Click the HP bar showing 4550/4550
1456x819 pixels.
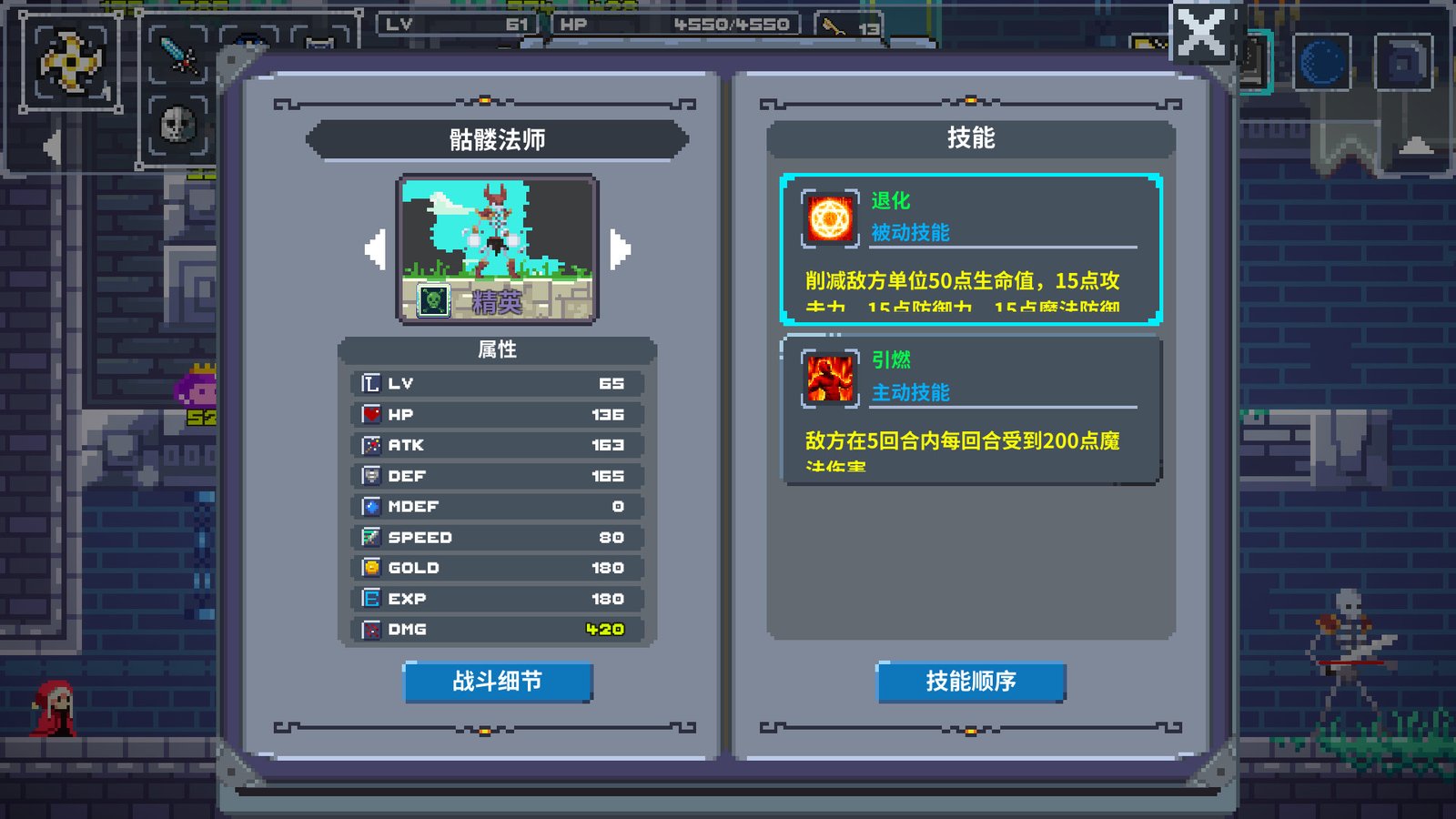[x=678, y=25]
